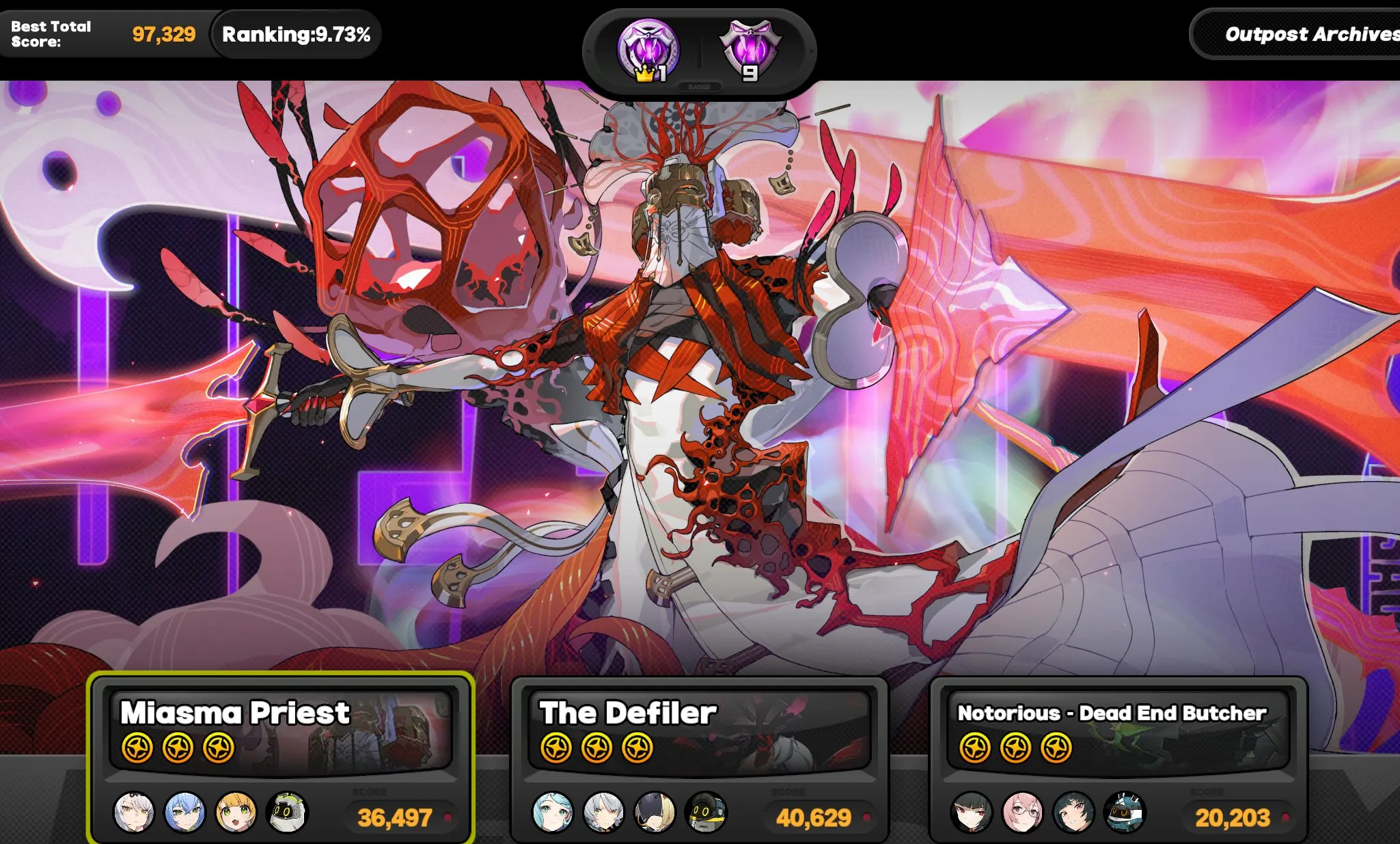Image resolution: width=1400 pixels, height=844 pixels.
Task: Expand the BADGE panel label
Action: coord(698,87)
